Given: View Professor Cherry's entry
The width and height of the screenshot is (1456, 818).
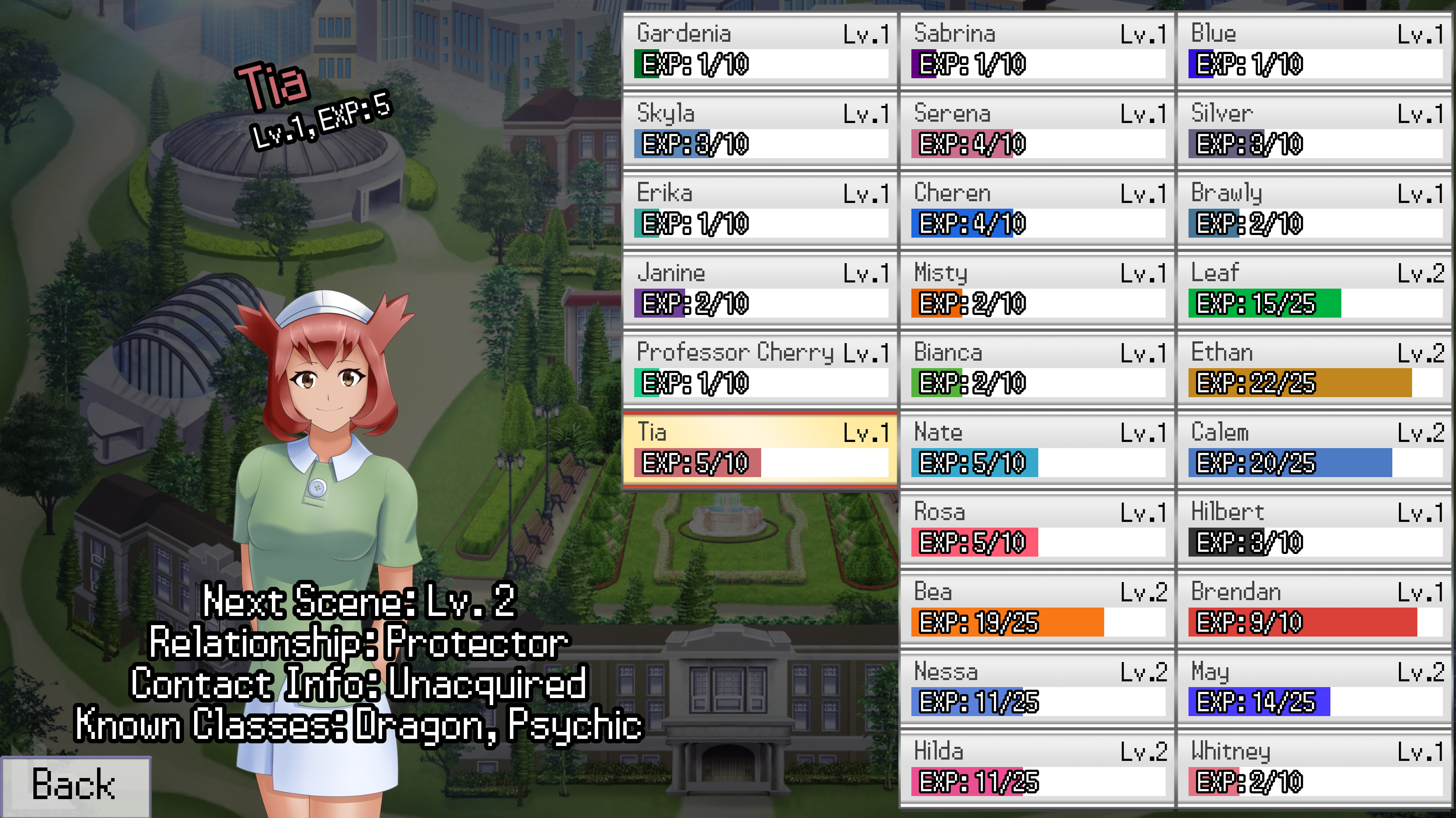Looking at the screenshot, I should [x=760, y=369].
